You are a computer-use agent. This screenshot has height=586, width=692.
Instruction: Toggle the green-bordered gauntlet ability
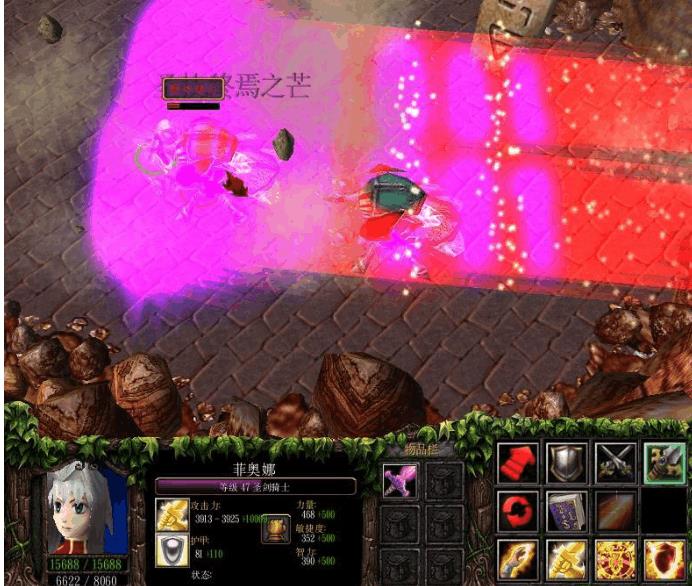[664, 463]
